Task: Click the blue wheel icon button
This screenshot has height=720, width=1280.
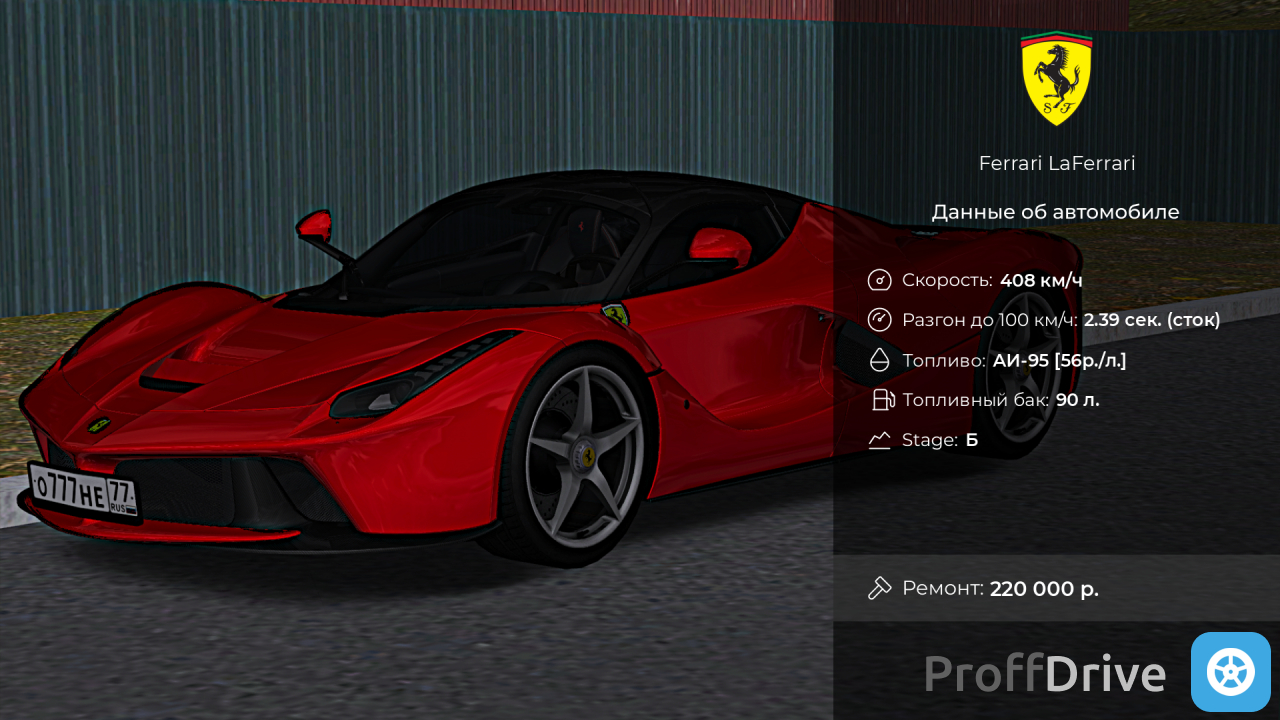Action: point(1230,672)
